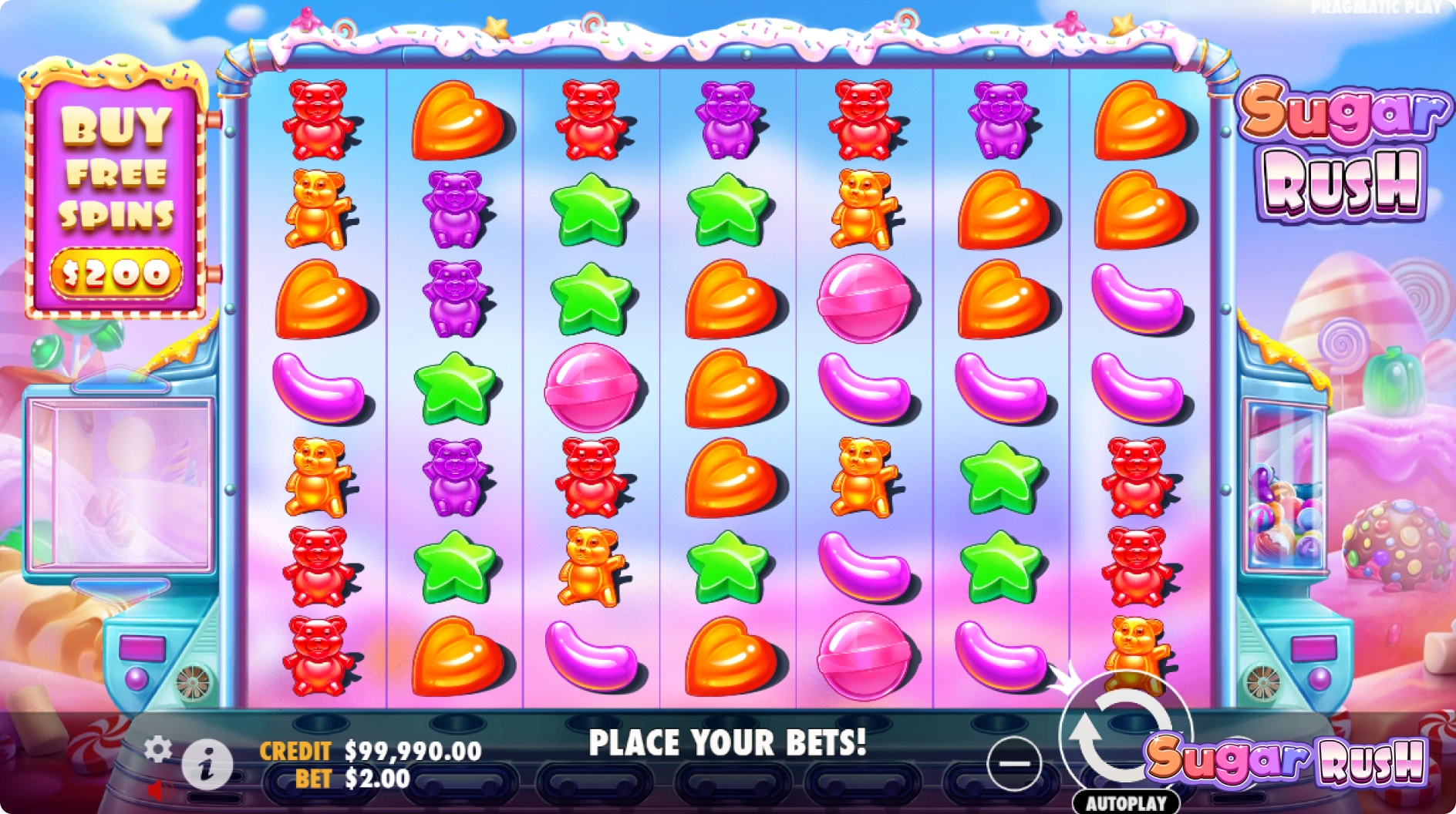Image resolution: width=1456 pixels, height=814 pixels.
Task: Open the game settings gear
Action: [157, 749]
